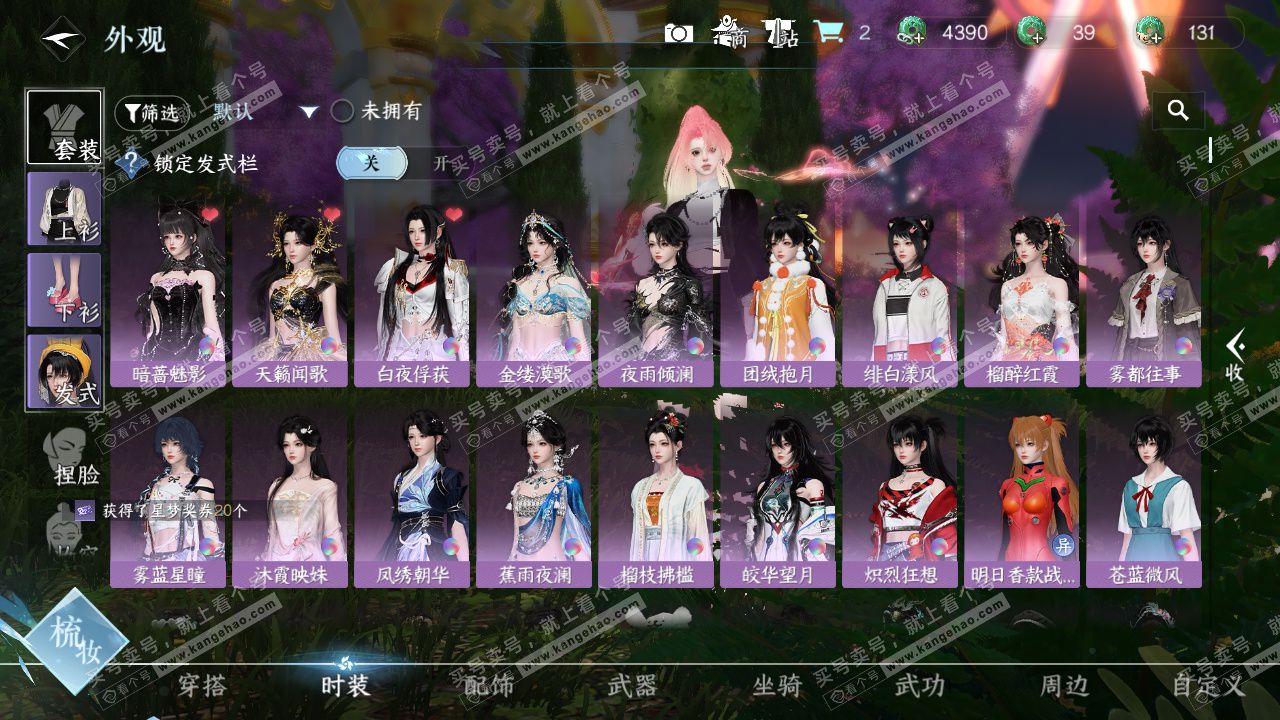Screen dimensions: 1280x720
Task: Select the 暗蔷魅影 outfit card
Action: (x=168, y=297)
